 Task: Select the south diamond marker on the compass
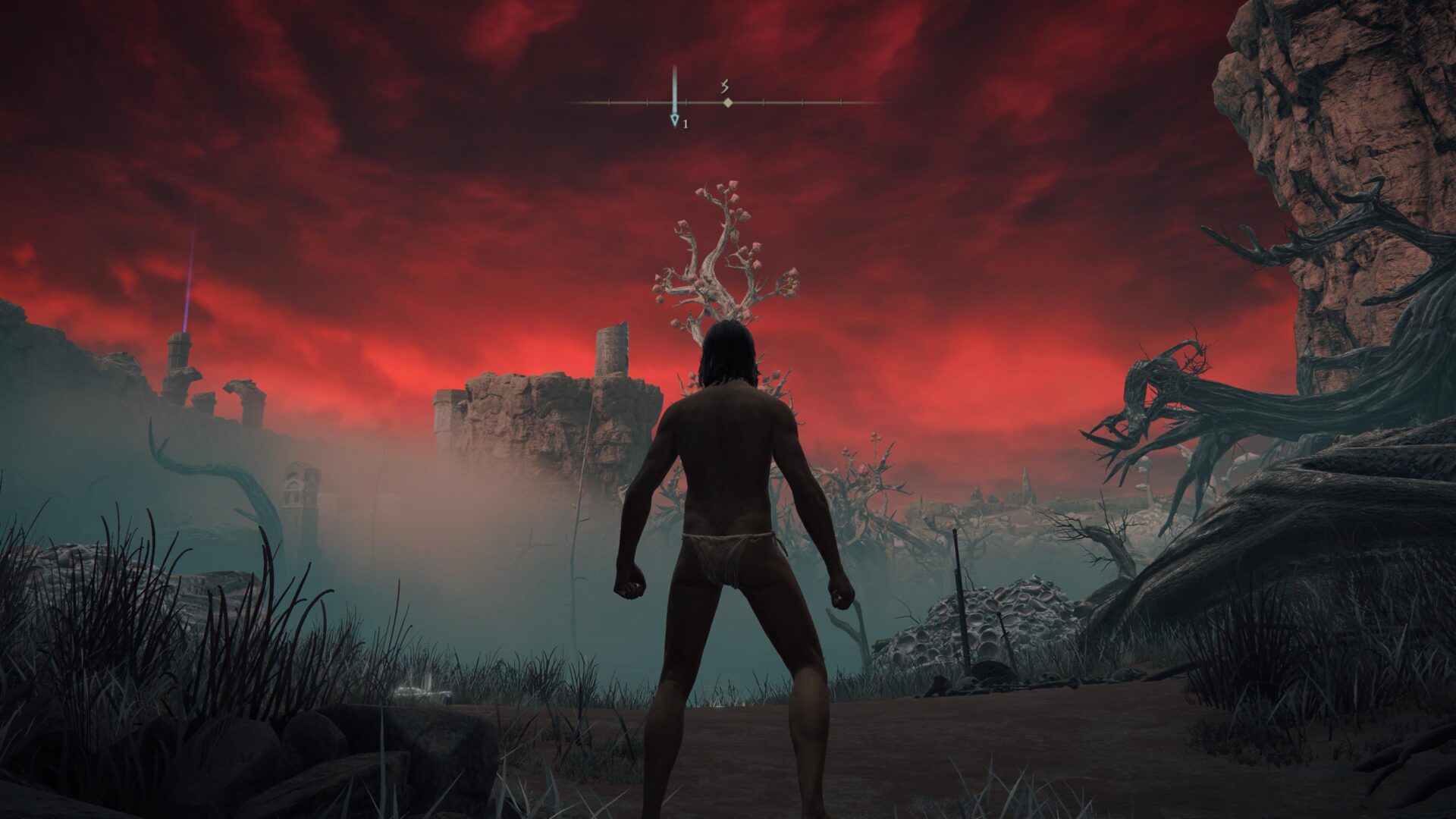[727, 102]
